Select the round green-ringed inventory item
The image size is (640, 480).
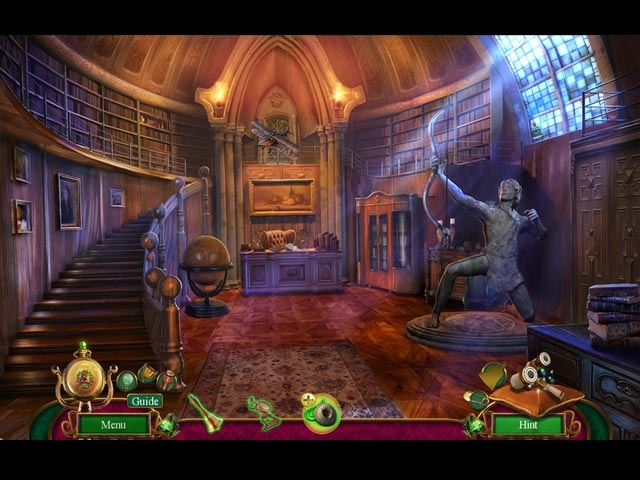pos(322,412)
